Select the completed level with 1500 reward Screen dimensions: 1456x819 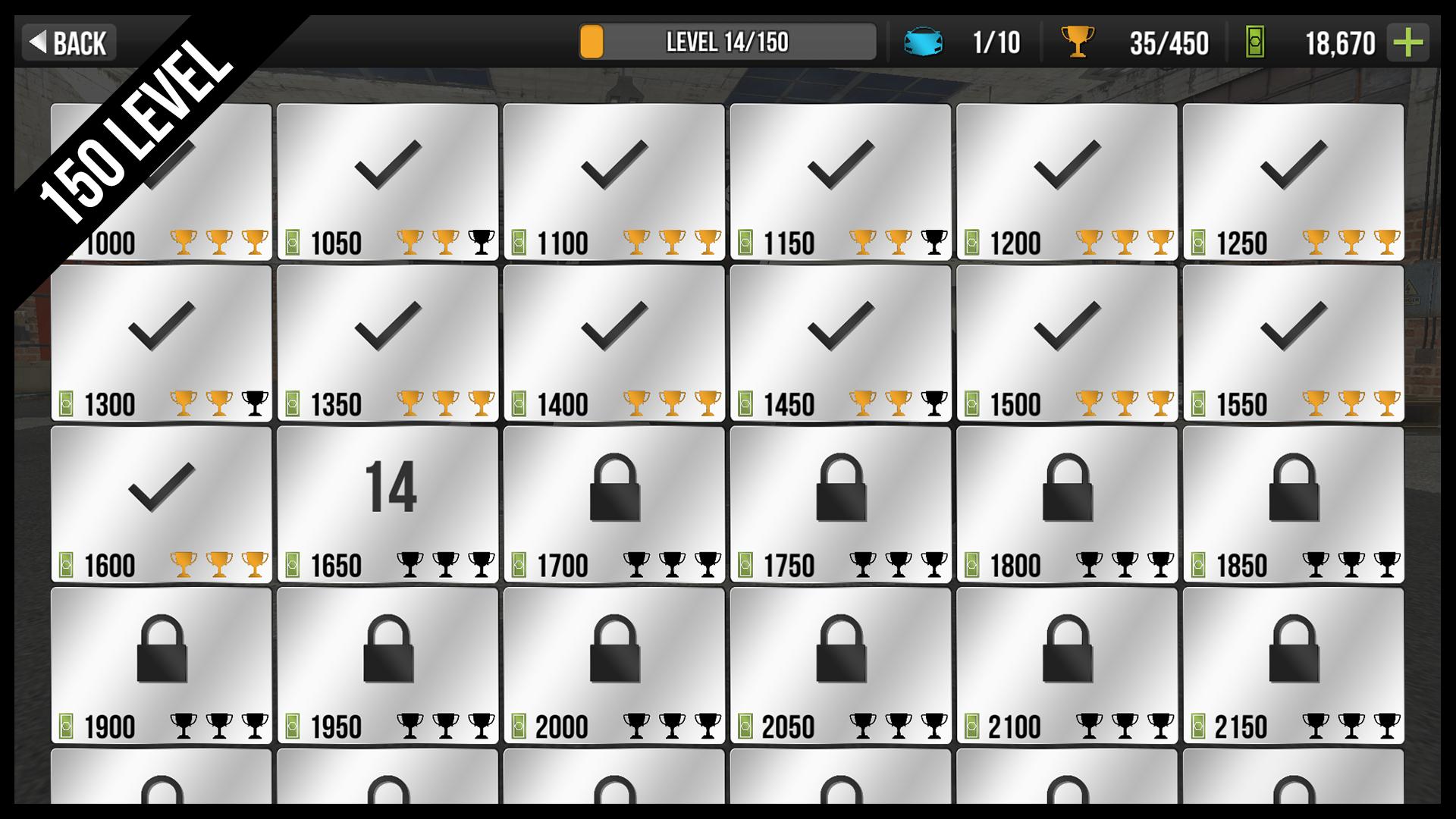click(1066, 343)
